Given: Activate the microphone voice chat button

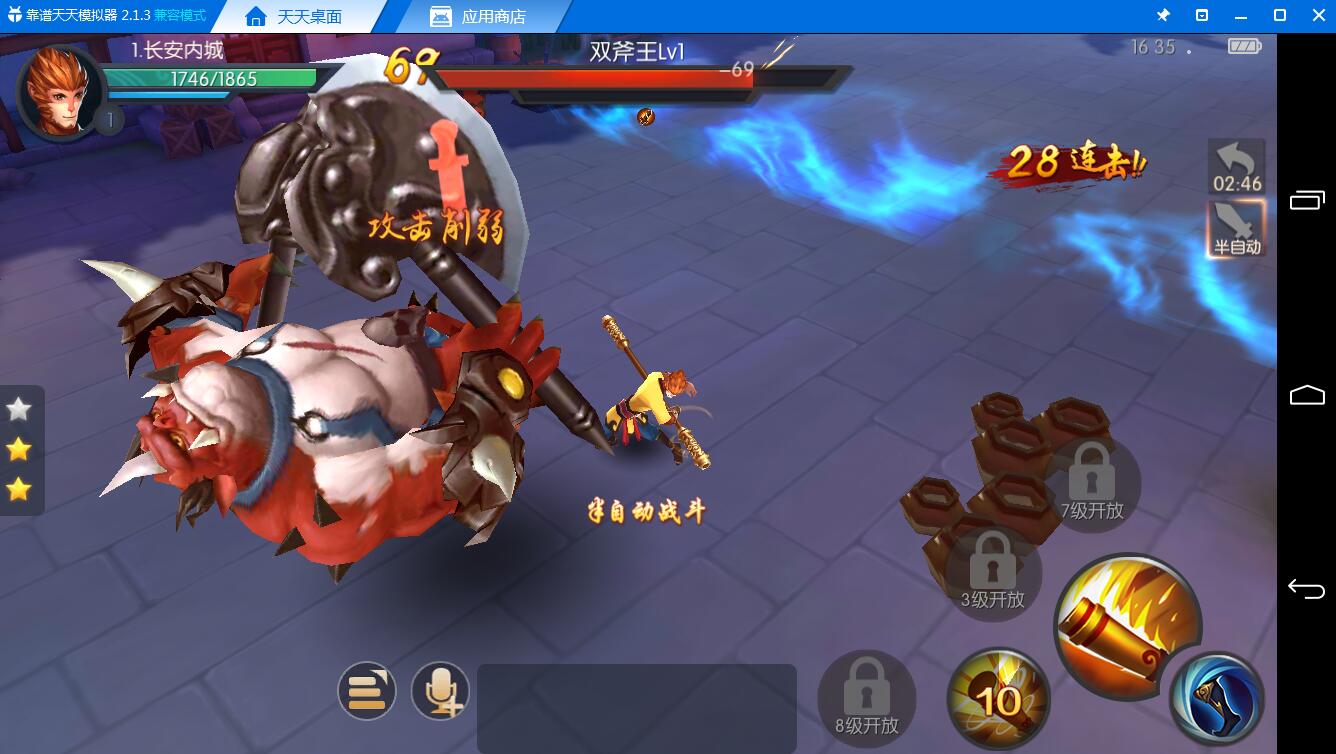Looking at the screenshot, I should (440, 691).
